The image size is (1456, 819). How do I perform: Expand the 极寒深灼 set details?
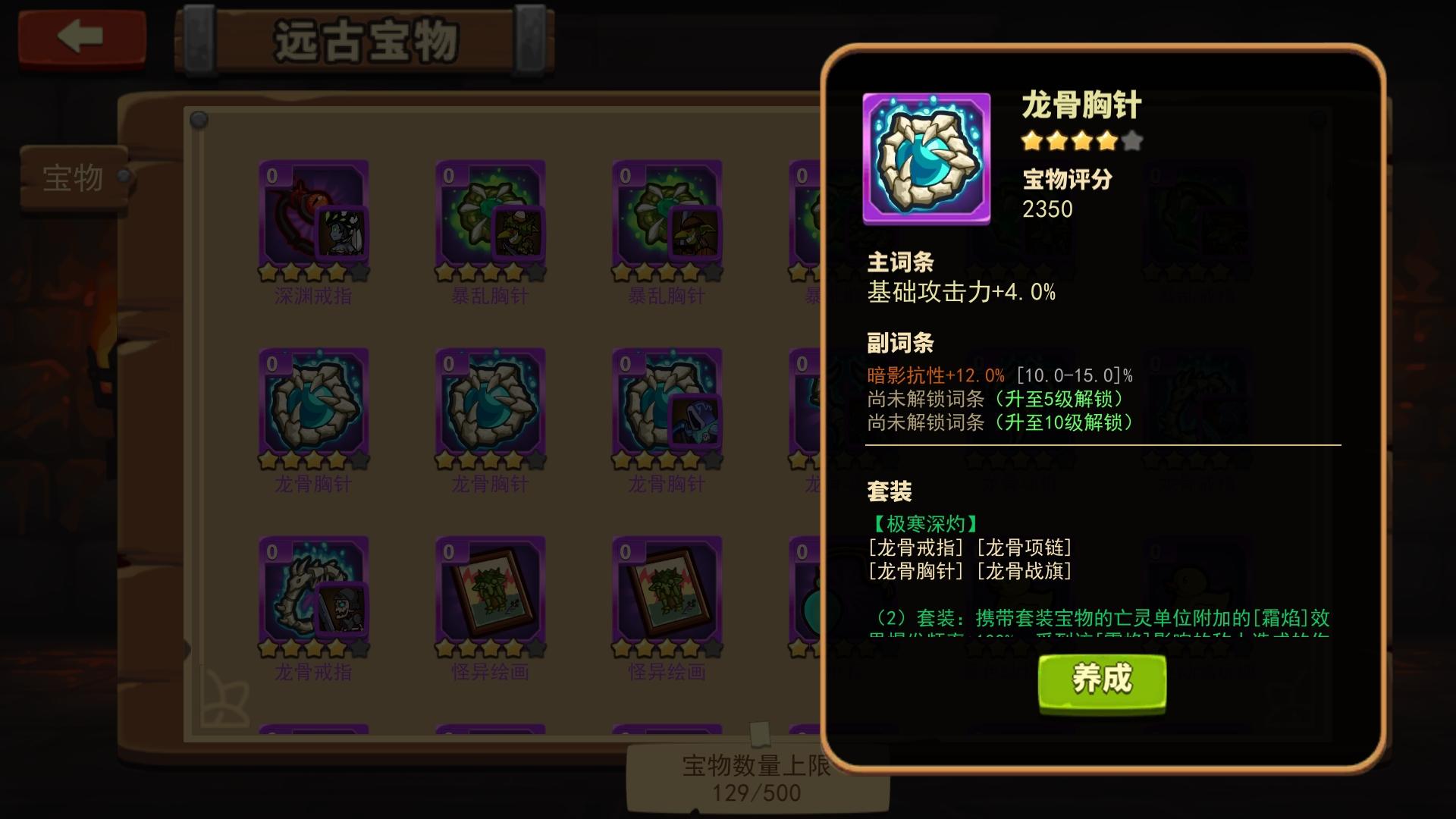coord(924,522)
